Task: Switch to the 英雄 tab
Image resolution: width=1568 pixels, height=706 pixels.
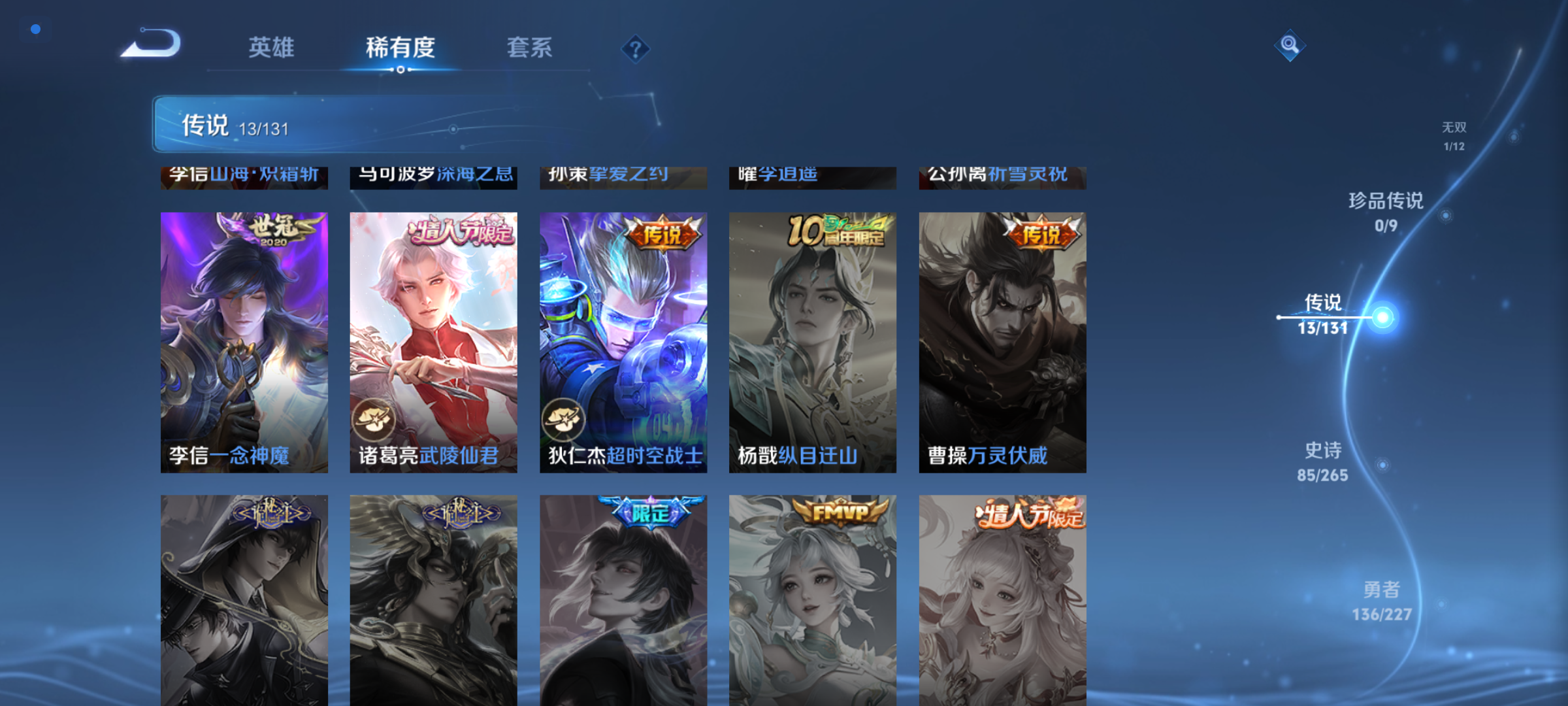Action: click(270, 48)
